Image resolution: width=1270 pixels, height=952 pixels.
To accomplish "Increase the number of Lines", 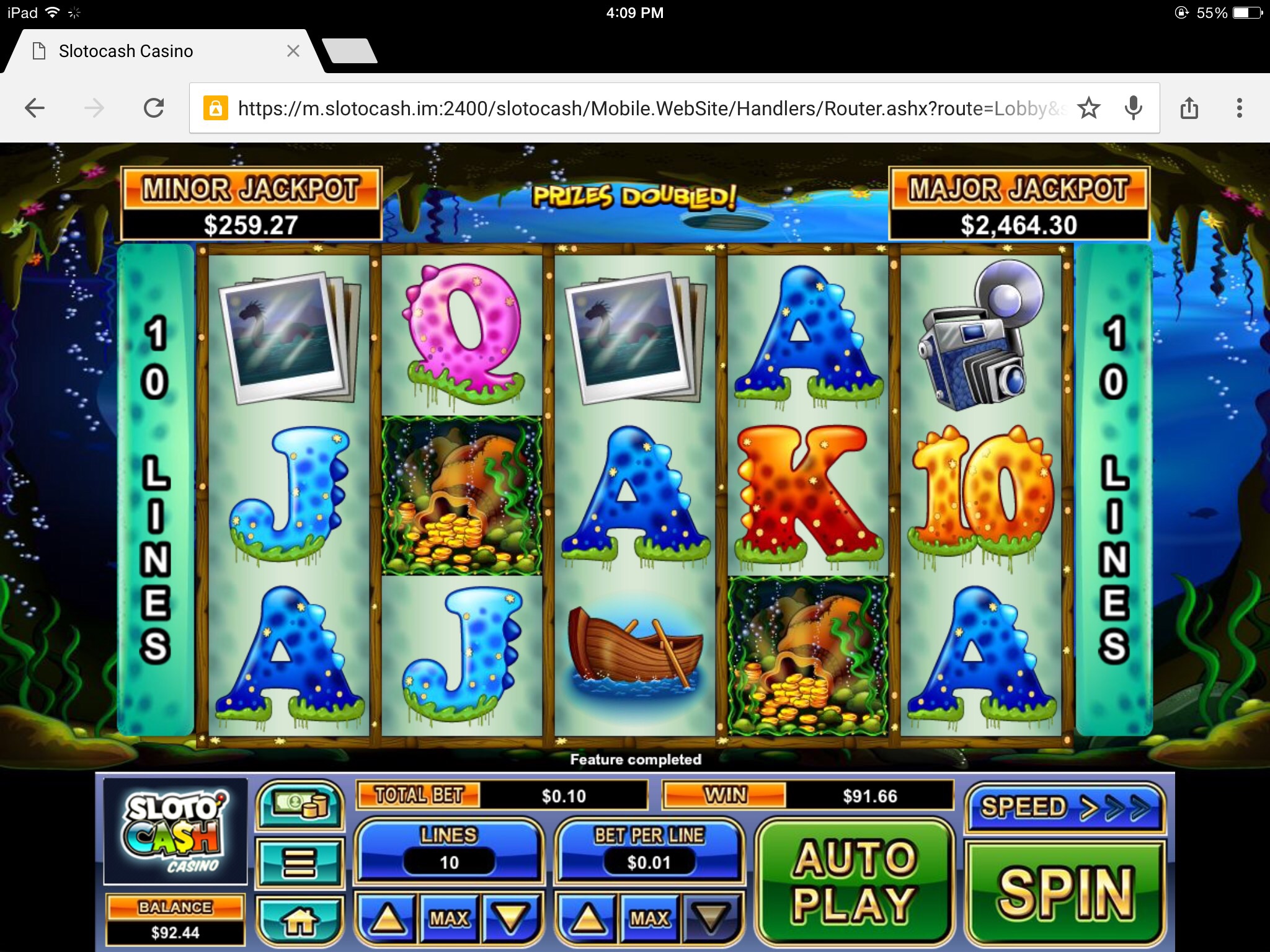I will point(388,918).
